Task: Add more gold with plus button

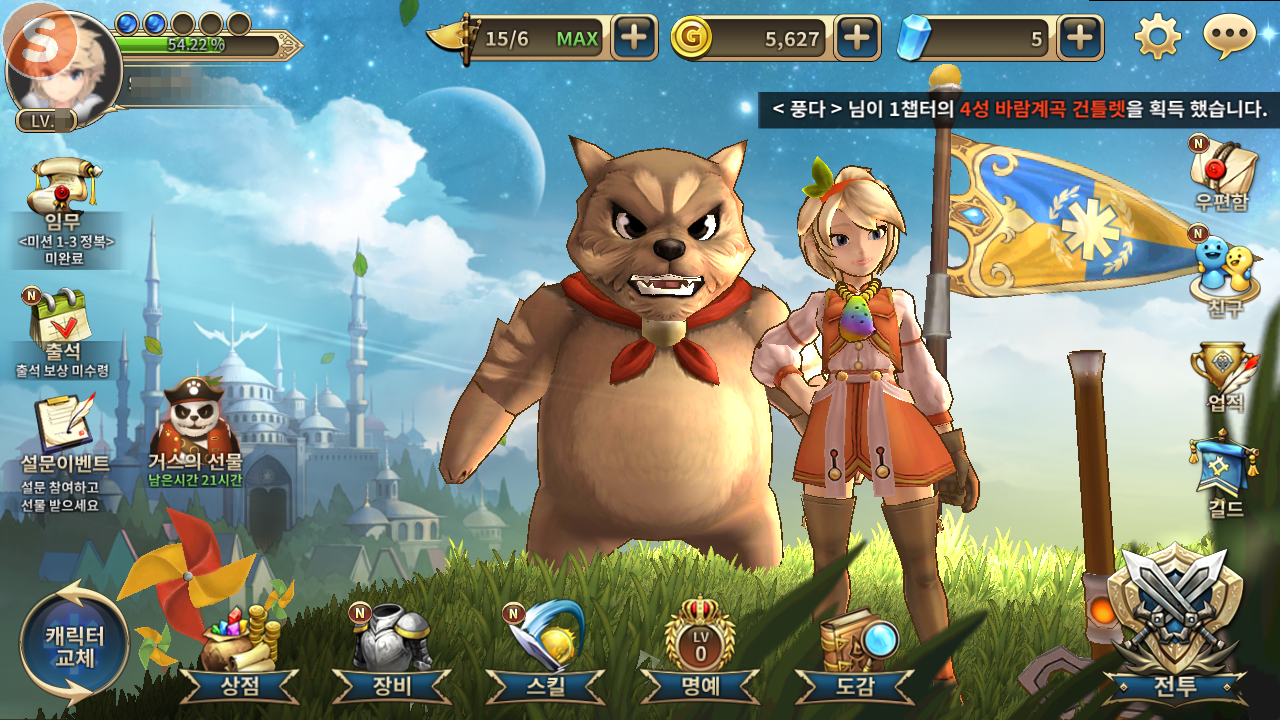Action: tap(857, 38)
